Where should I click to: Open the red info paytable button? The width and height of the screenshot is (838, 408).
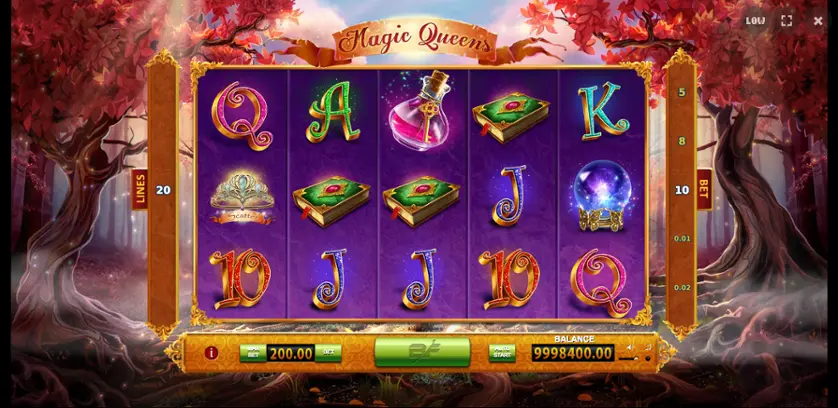coord(211,353)
